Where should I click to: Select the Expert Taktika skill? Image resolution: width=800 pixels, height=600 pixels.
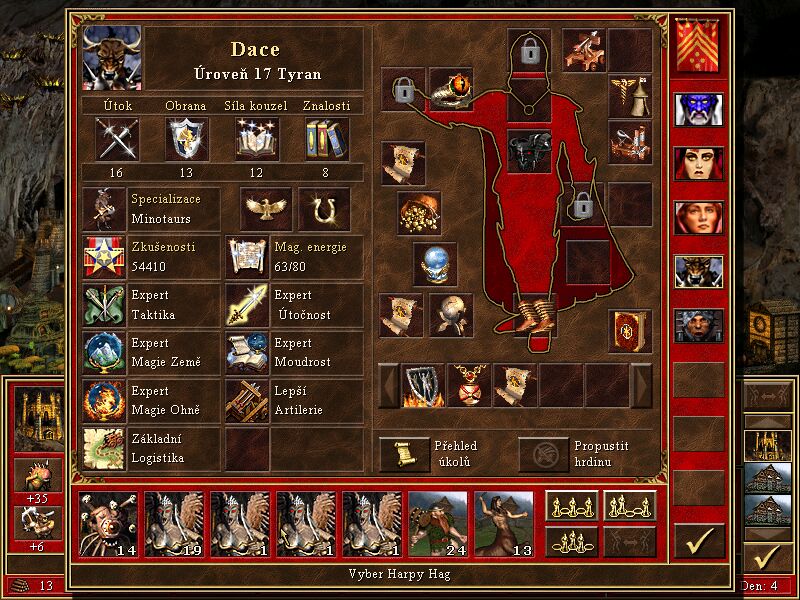pyautogui.click(x=106, y=305)
